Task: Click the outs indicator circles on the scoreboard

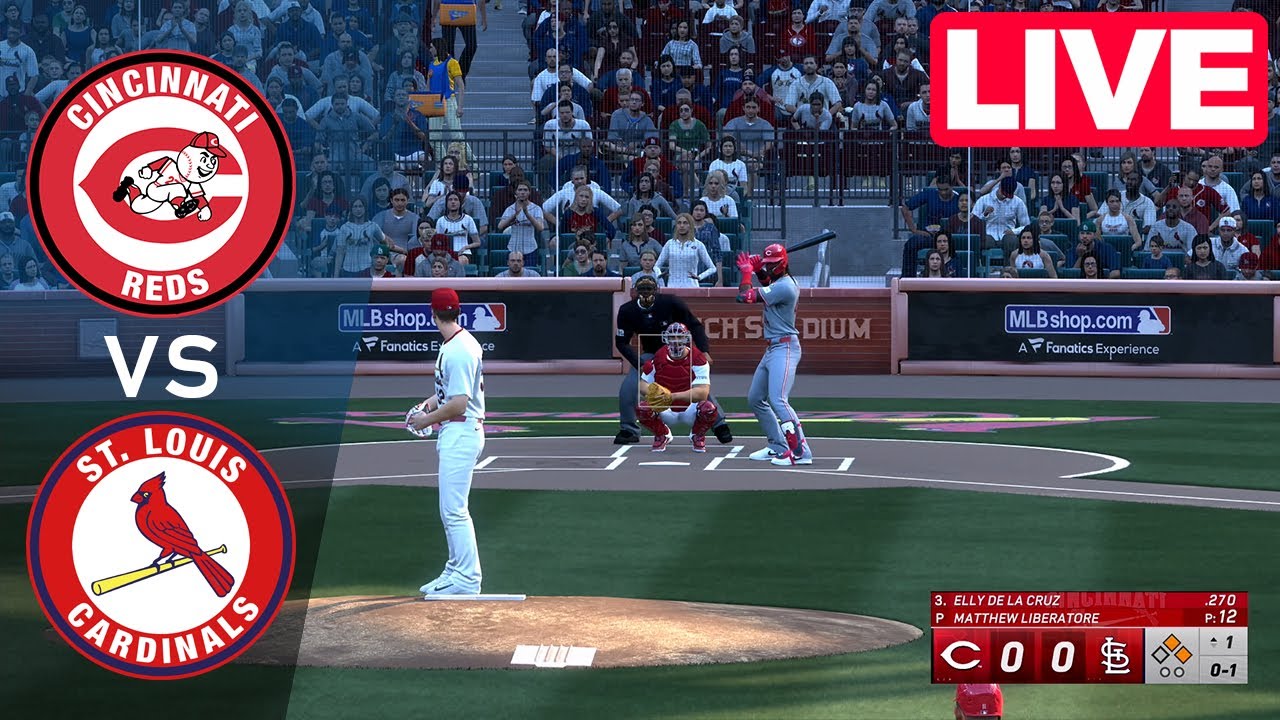Action: [x=1172, y=672]
